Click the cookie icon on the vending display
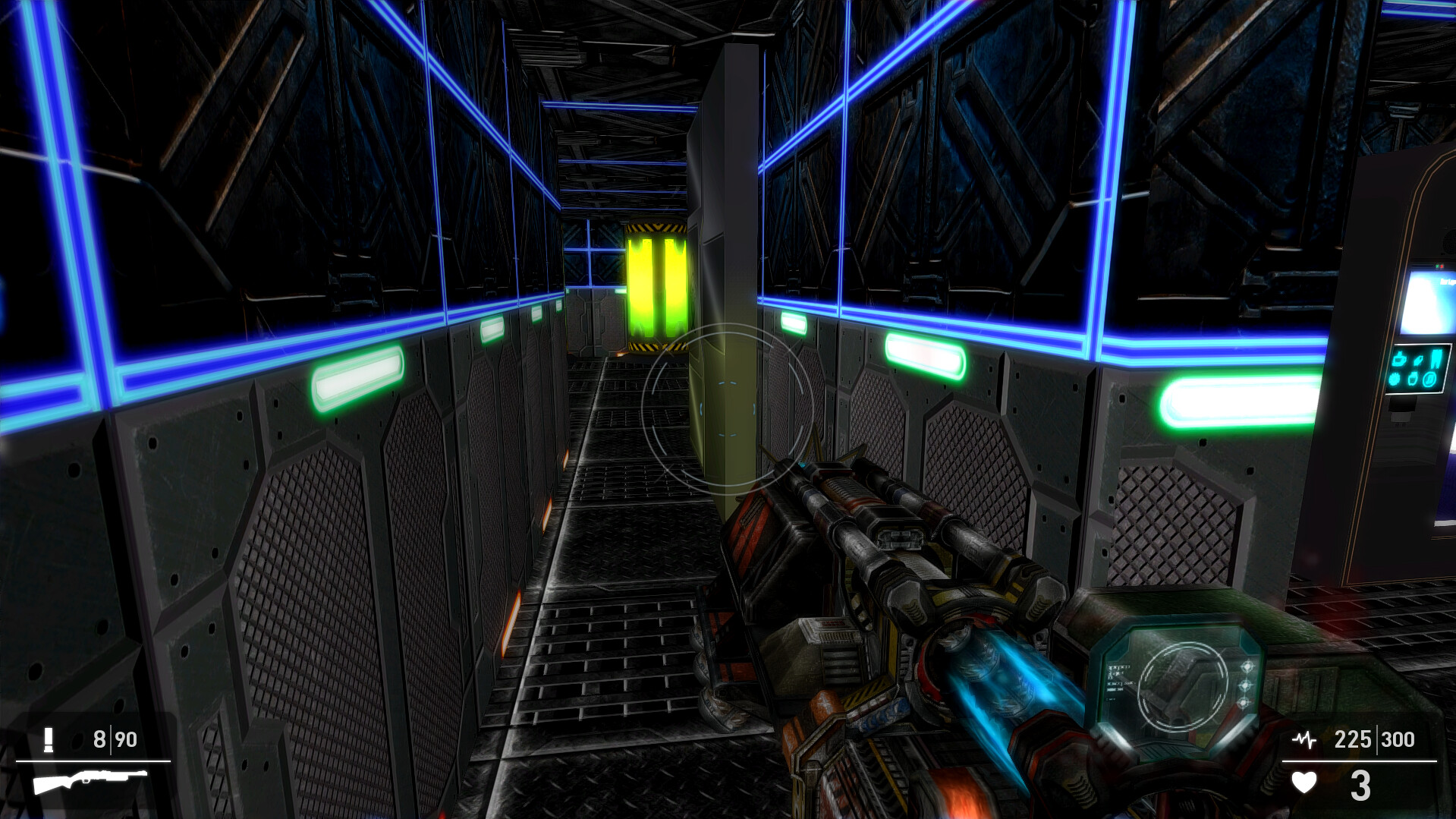 pyautogui.click(x=1394, y=379)
